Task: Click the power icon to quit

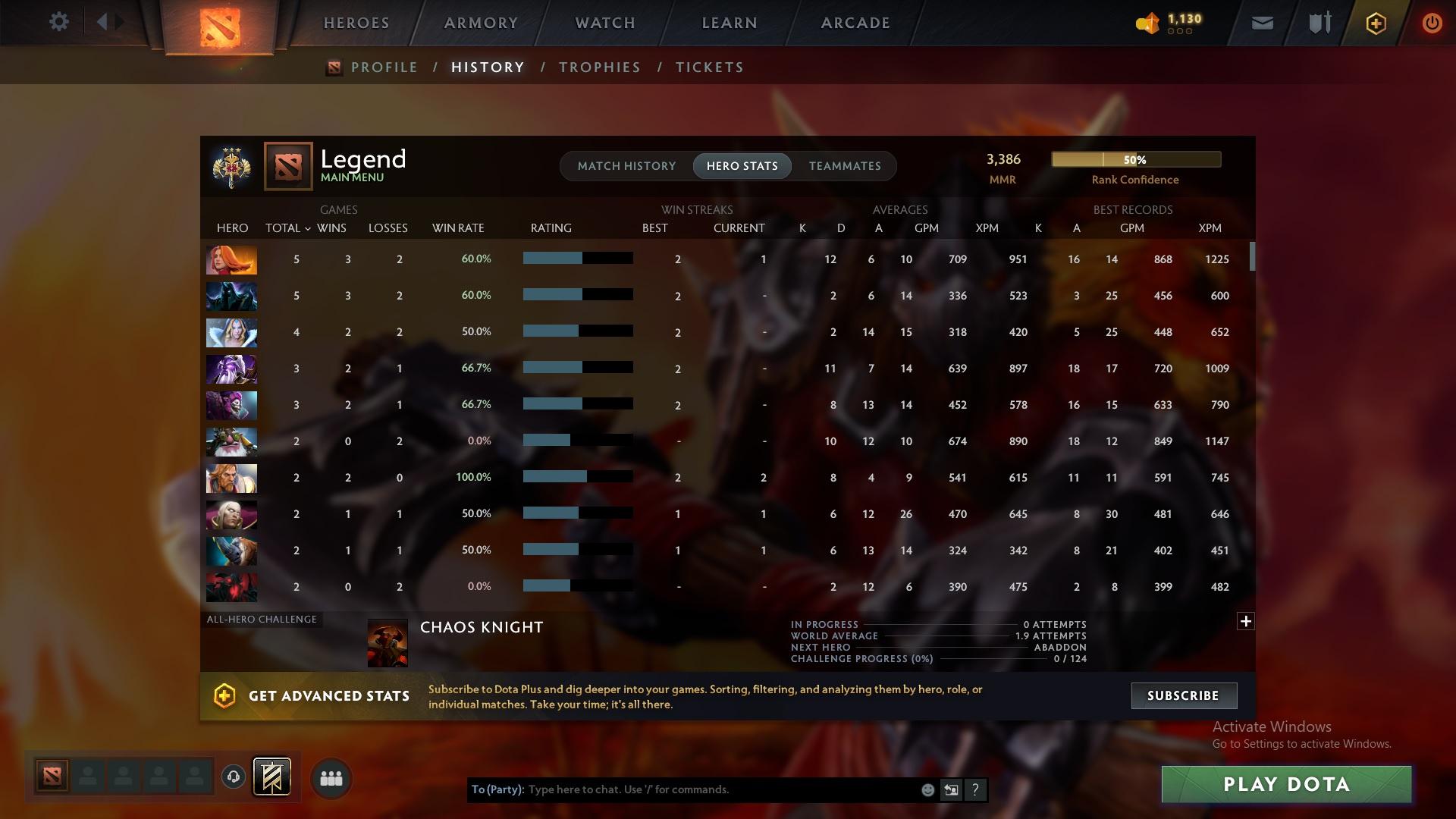Action: [1432, 23]
